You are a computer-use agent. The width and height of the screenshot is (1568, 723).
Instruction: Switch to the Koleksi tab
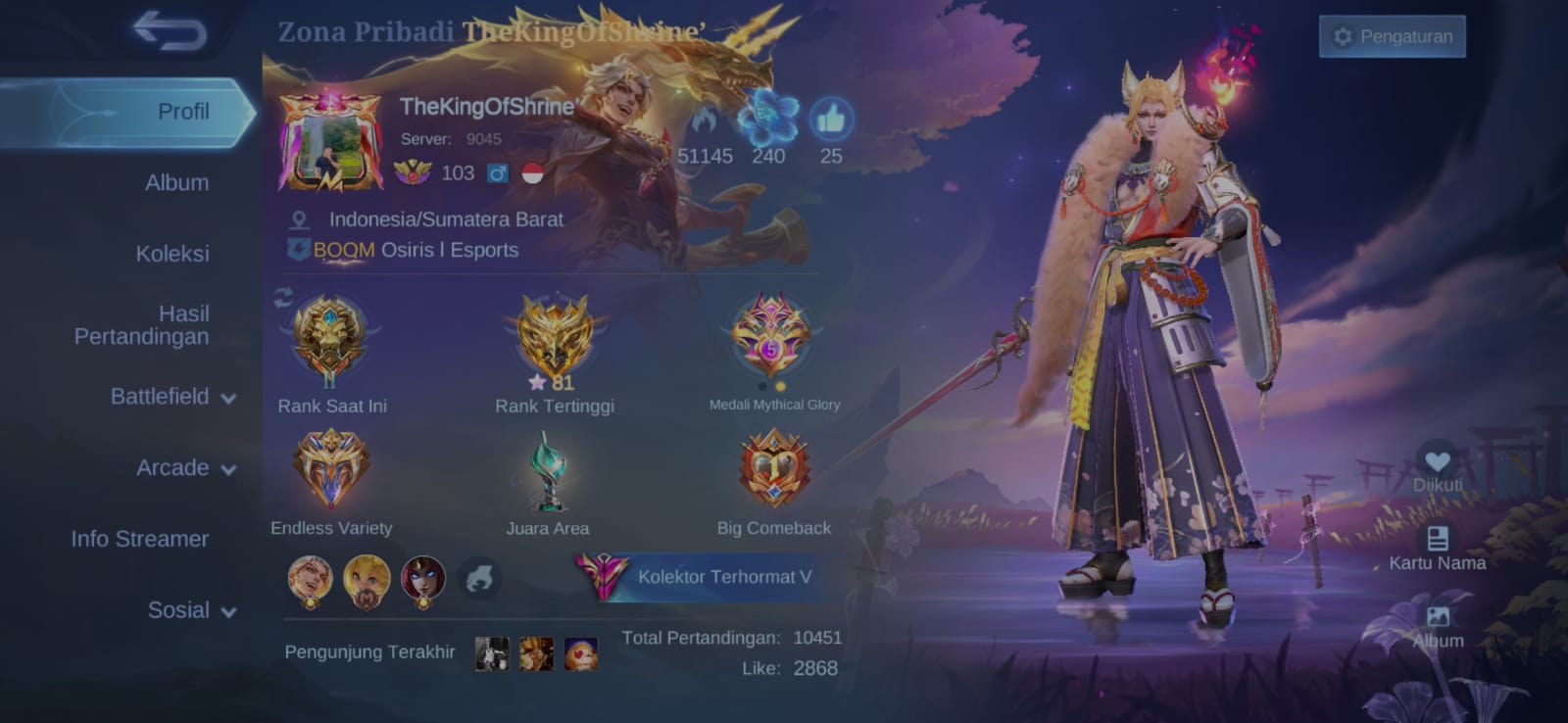(x=172, y=254)
